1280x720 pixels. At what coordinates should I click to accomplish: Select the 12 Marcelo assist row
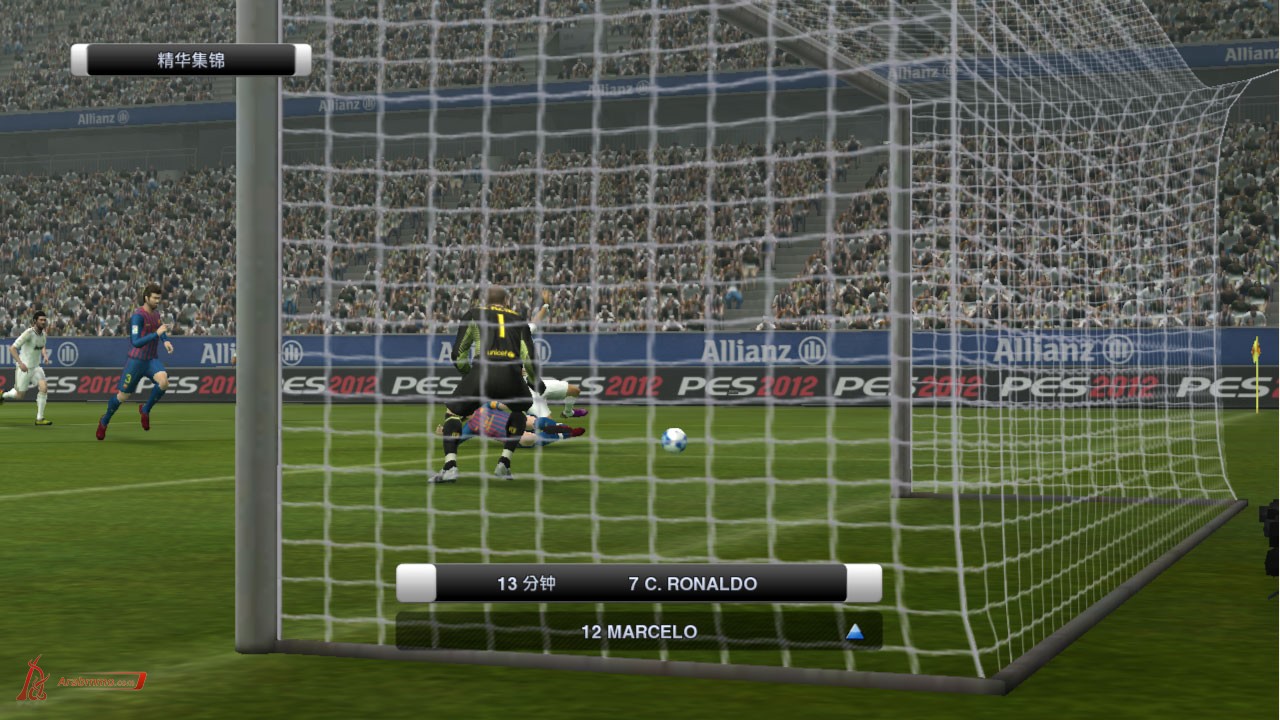point(638,632)
